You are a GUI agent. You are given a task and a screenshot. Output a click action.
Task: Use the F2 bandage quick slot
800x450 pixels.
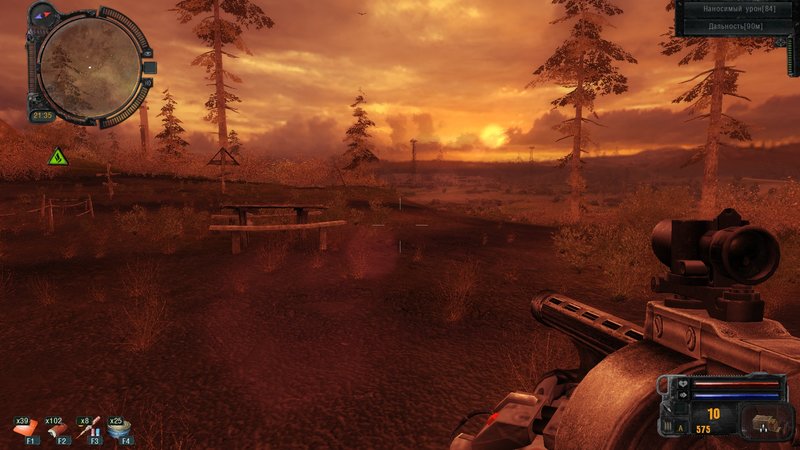pyautogui.click(x=57, y=430)
